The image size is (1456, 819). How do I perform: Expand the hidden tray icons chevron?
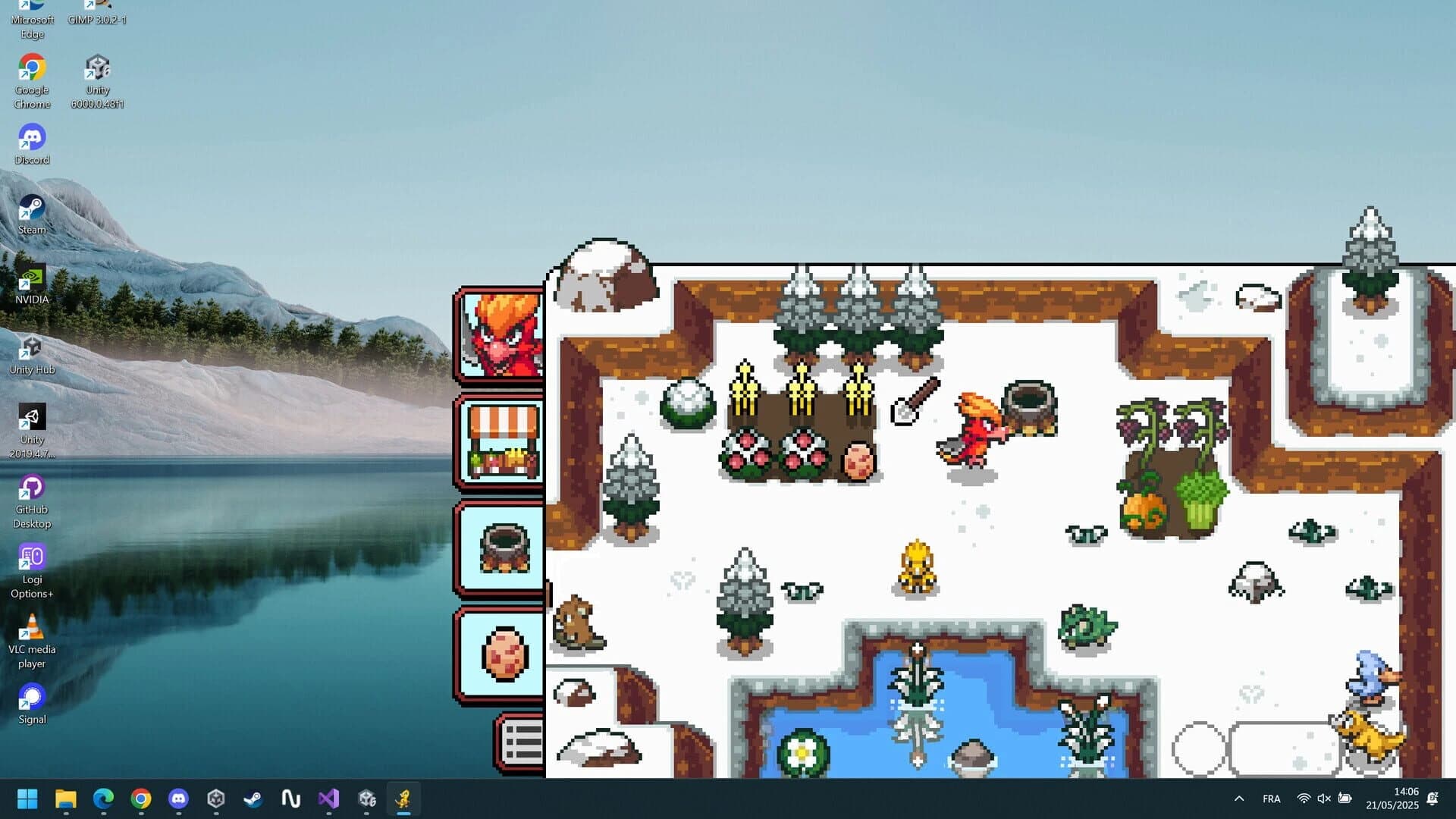[x=1238, y=799]
